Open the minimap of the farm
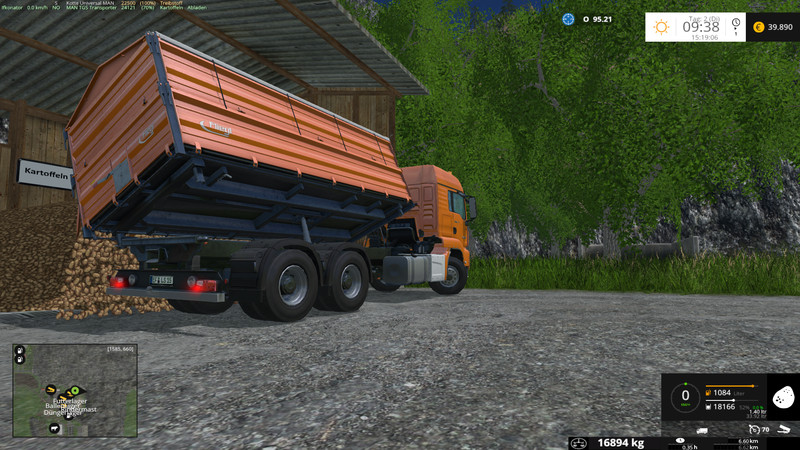 click(75, 391)
